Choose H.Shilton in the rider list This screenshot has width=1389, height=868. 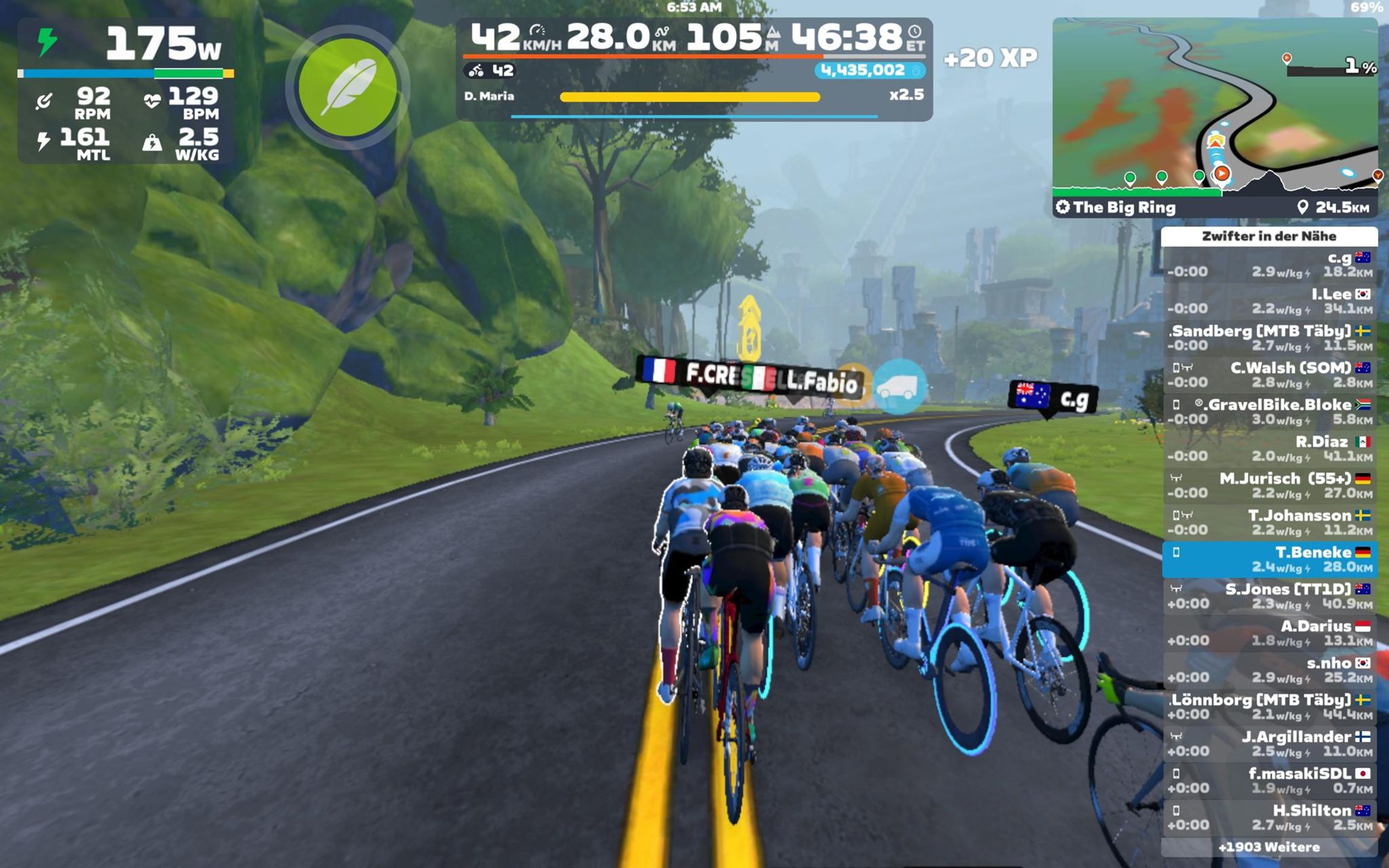click(1269, 817)
